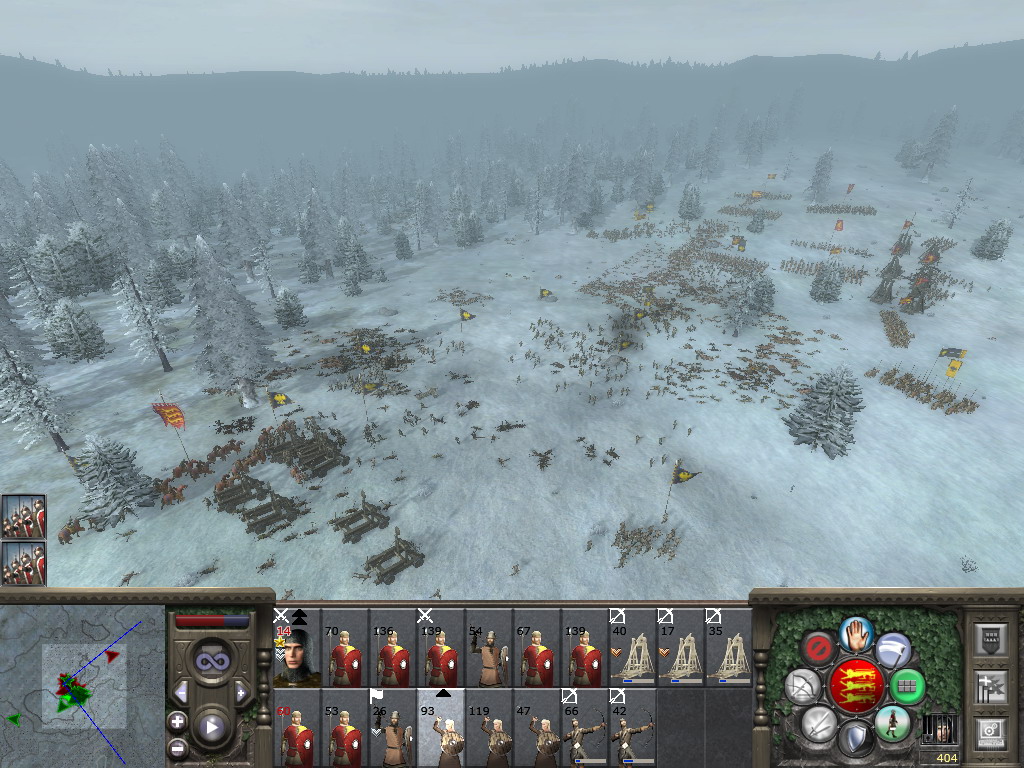Increase battle speed with the small plus arrow
The width and height of the screenshot is (1024, 768).
click(x=241, y=692)
